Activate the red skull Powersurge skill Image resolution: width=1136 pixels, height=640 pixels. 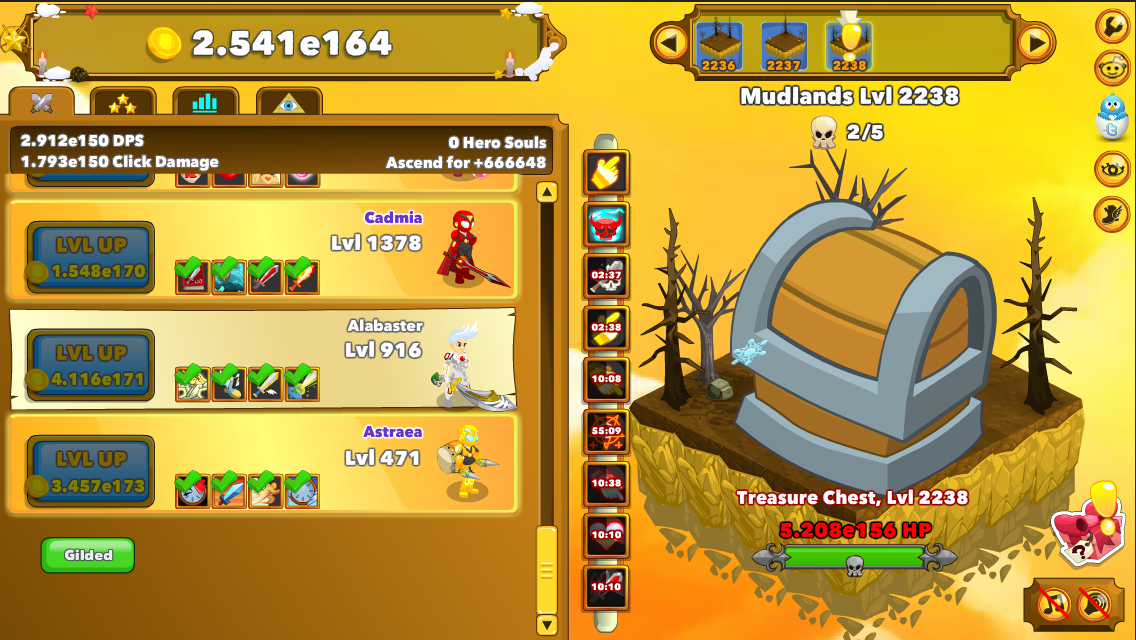coord(607,224)
